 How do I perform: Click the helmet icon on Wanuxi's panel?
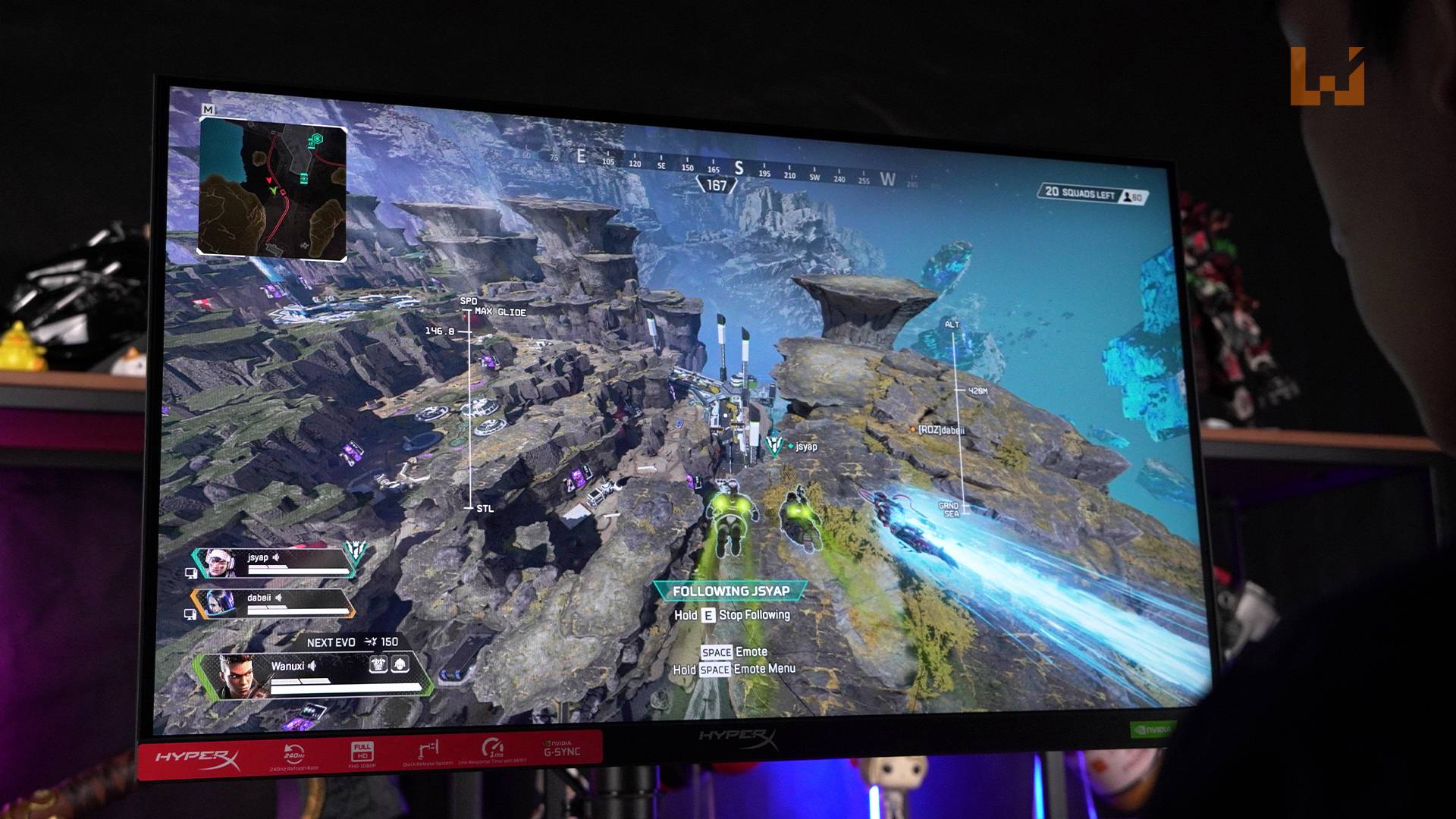[400, 665]
